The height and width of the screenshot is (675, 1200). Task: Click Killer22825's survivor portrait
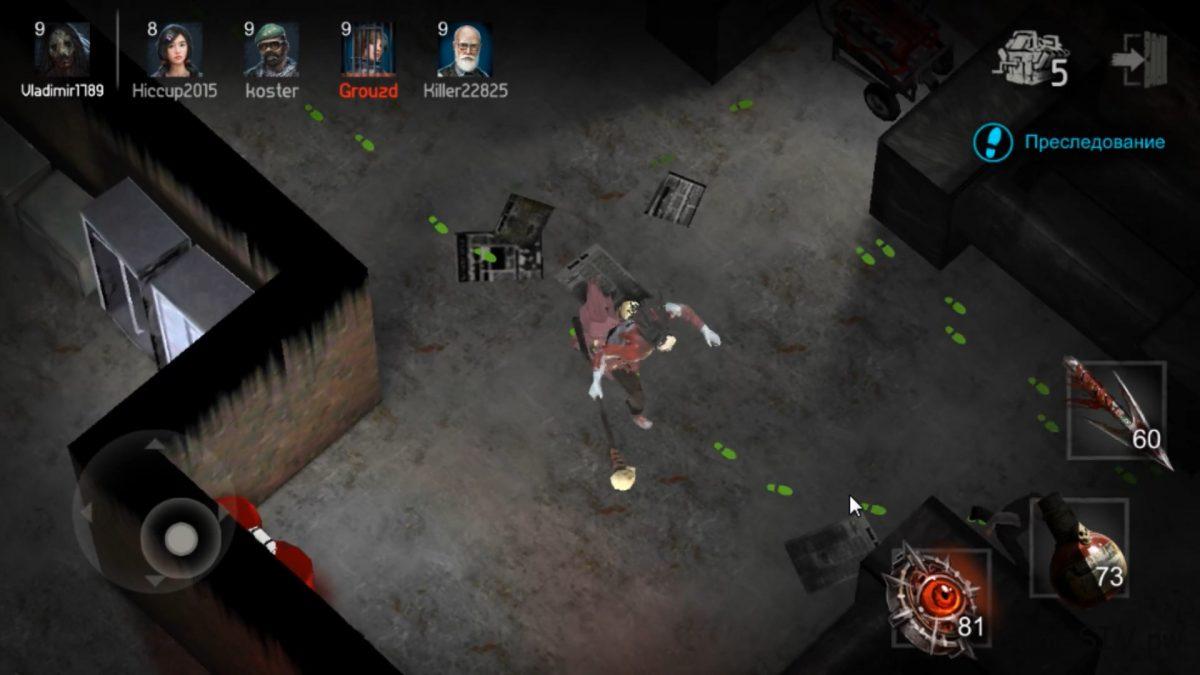(x=465, y=51)
